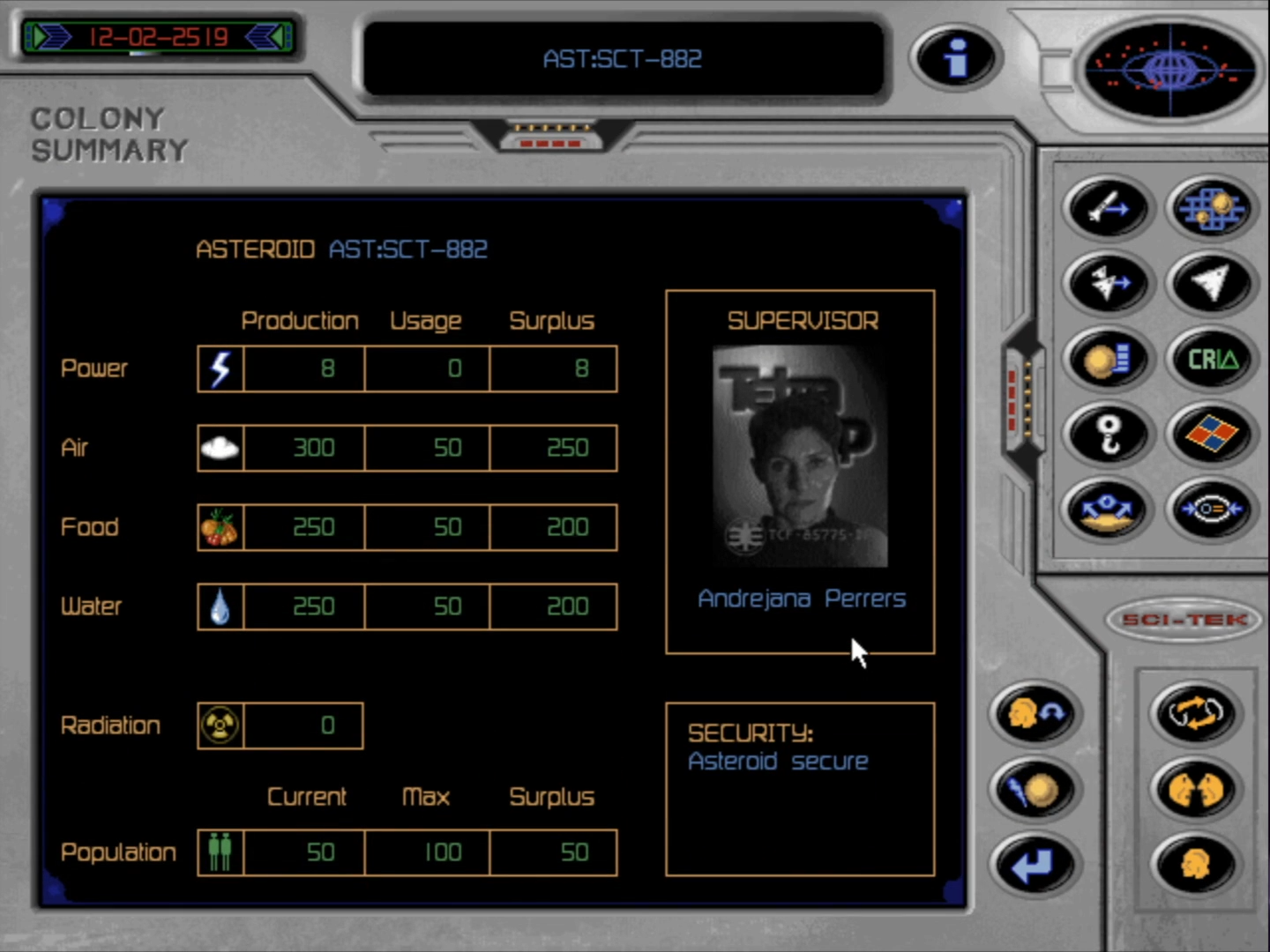Screen dimensions: 1270x952
Task: Select the white crane hook icon
Action: click(1108, 434)
